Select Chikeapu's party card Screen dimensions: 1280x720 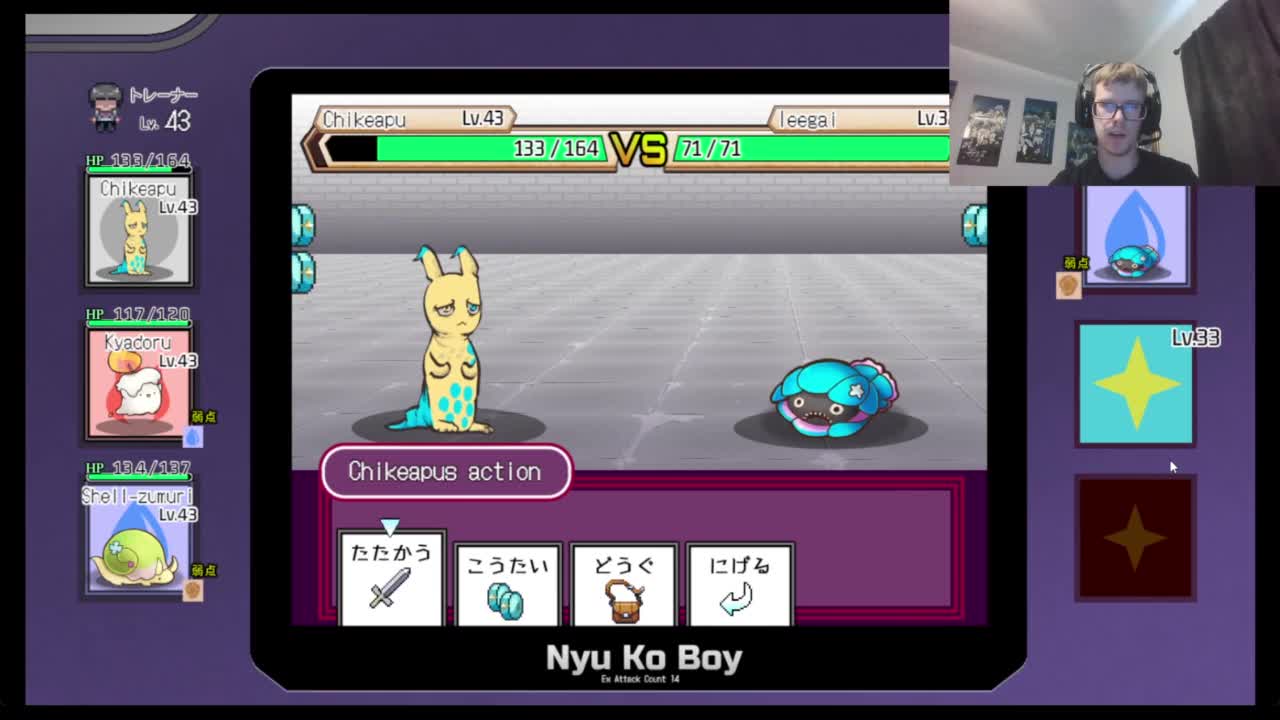click(x=139, y=229)
